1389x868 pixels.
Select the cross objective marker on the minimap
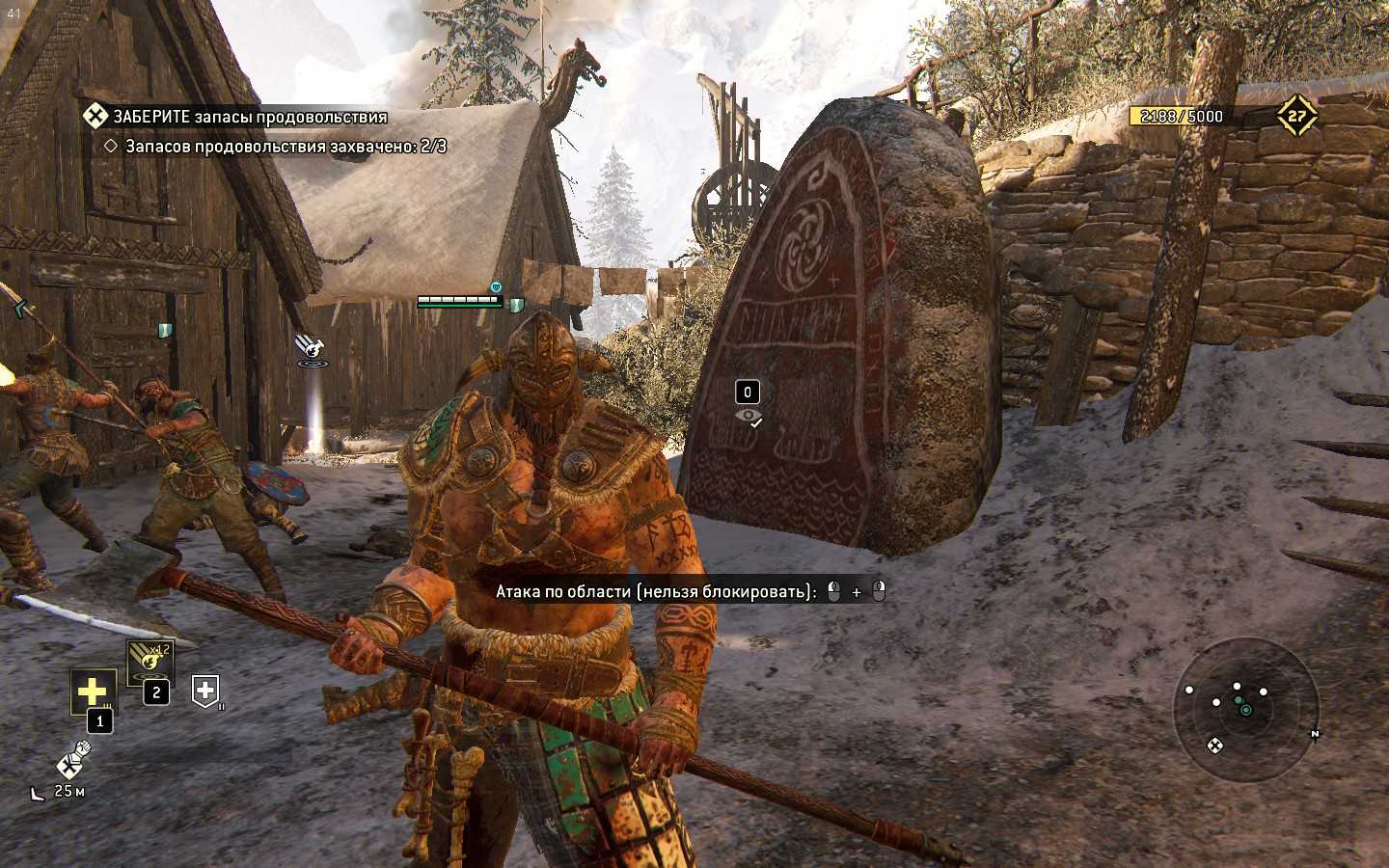click(1214, 745)
